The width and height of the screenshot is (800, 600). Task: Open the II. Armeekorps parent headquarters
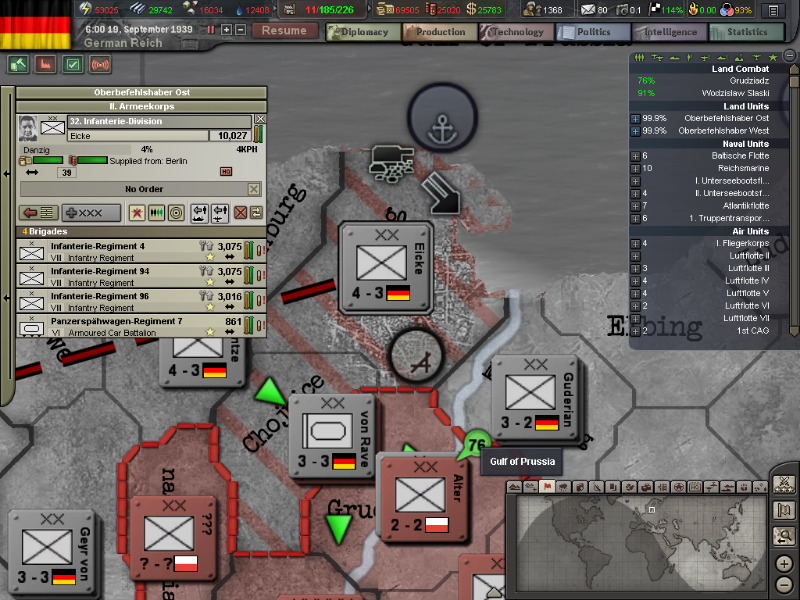pyautogui.click(x=141, y=106)
